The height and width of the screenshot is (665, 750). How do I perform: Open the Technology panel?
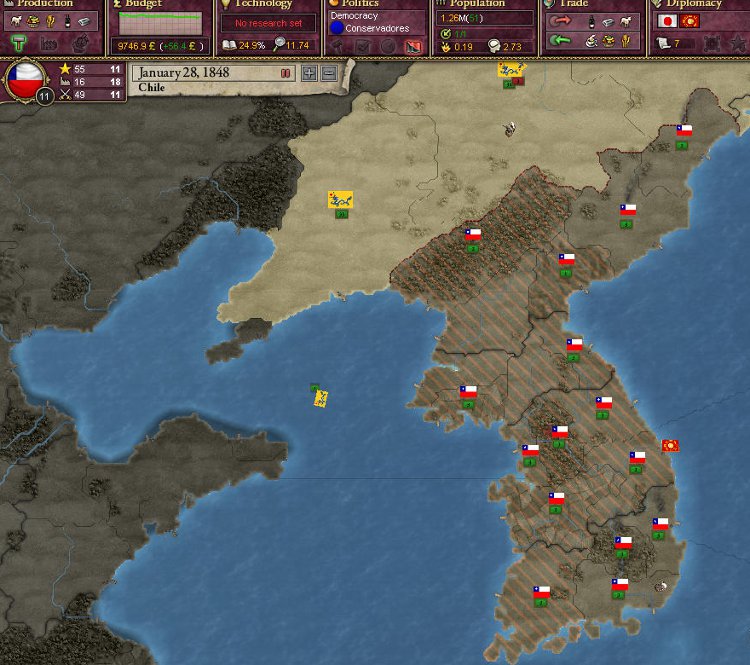click(x=263, y=4)
